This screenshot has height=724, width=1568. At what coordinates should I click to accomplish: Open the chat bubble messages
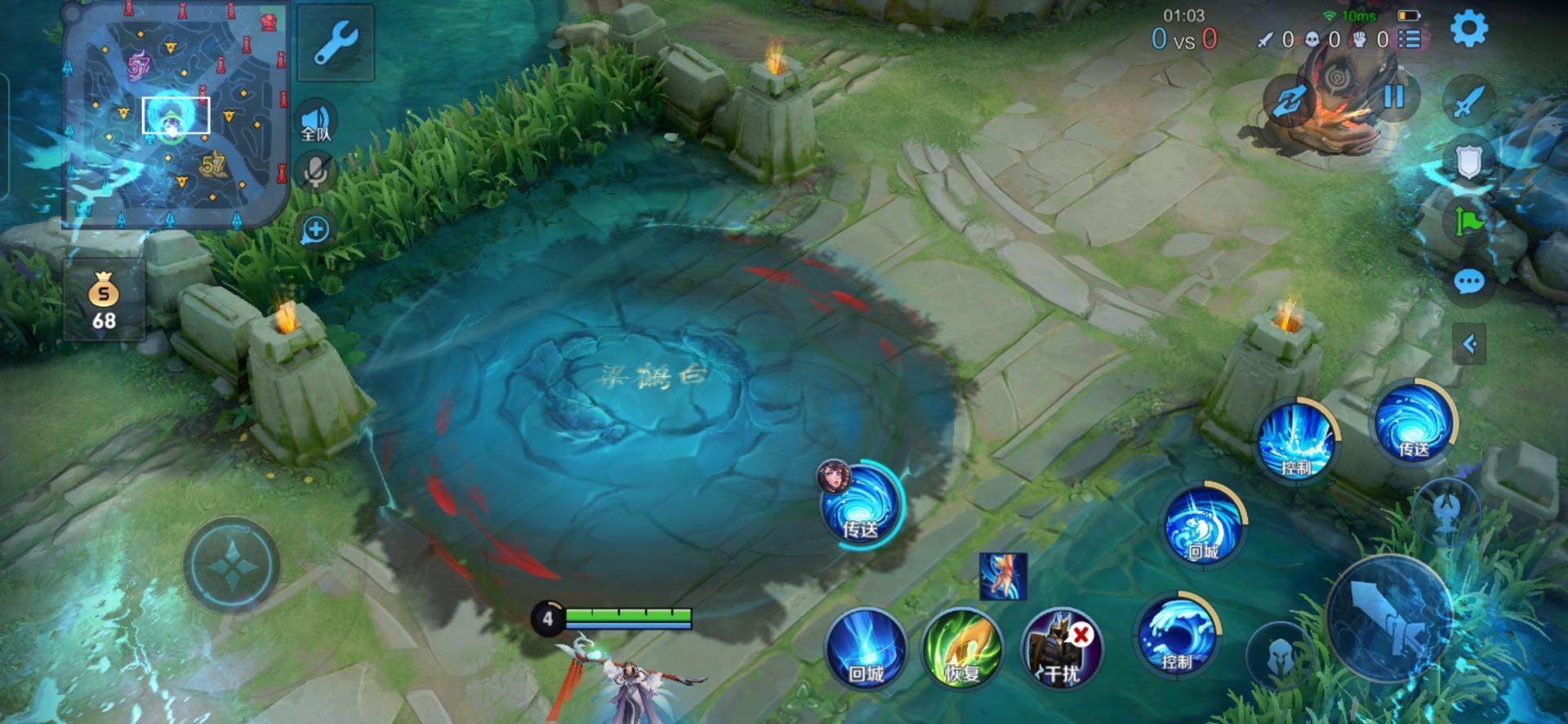(1468, 283)
